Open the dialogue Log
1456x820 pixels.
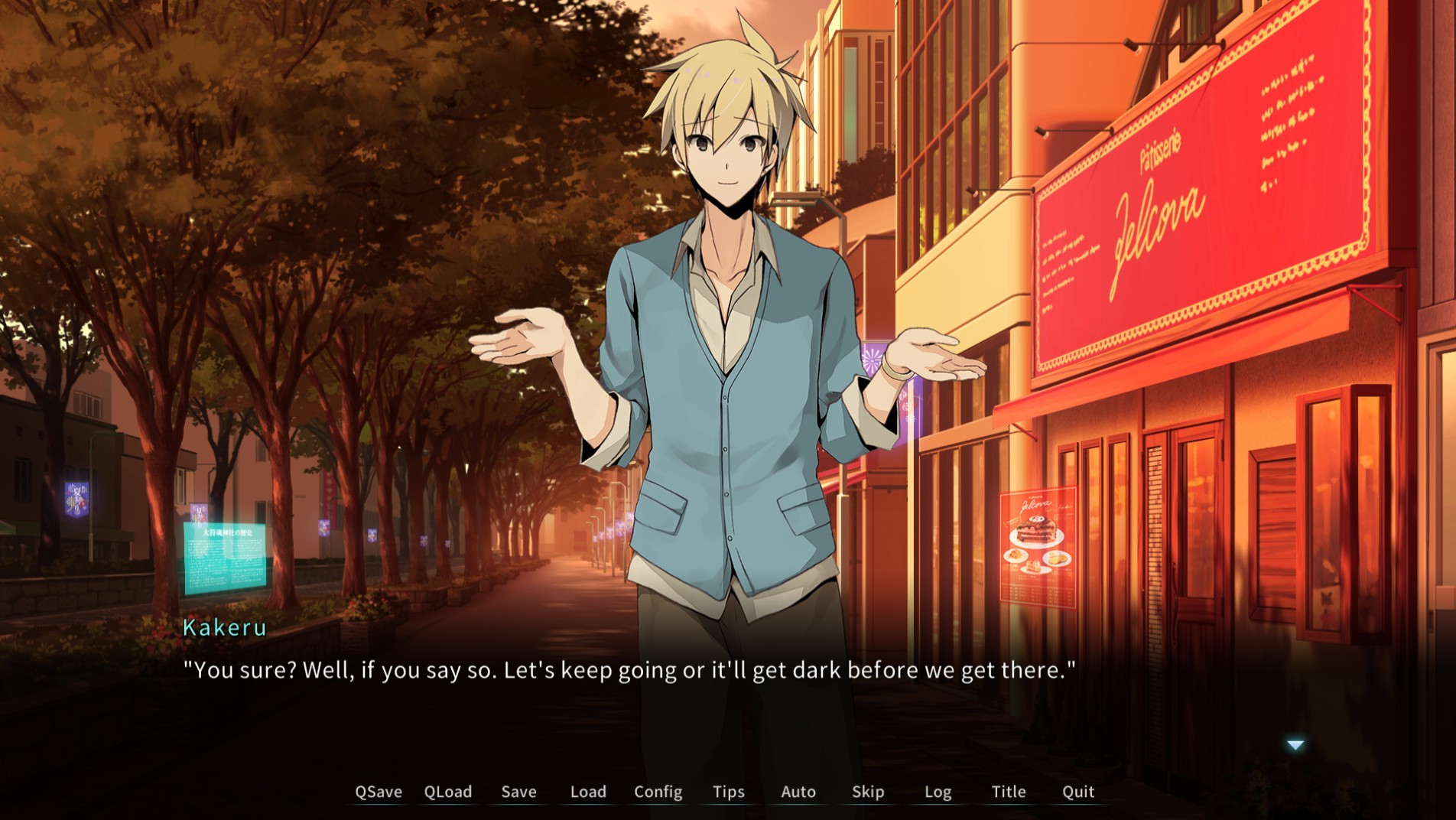click(938, 792)
